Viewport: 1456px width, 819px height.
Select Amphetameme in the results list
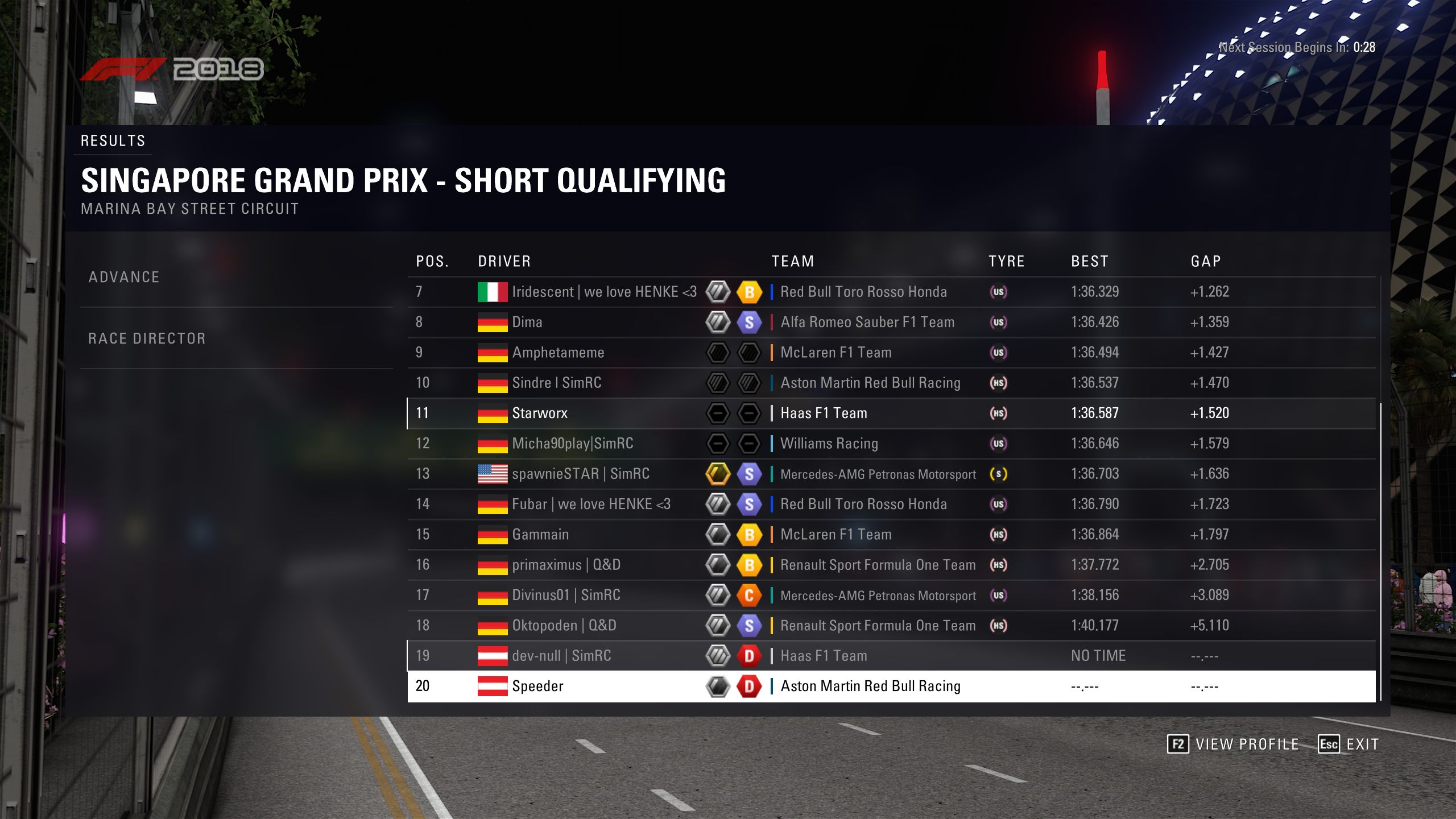558,353
